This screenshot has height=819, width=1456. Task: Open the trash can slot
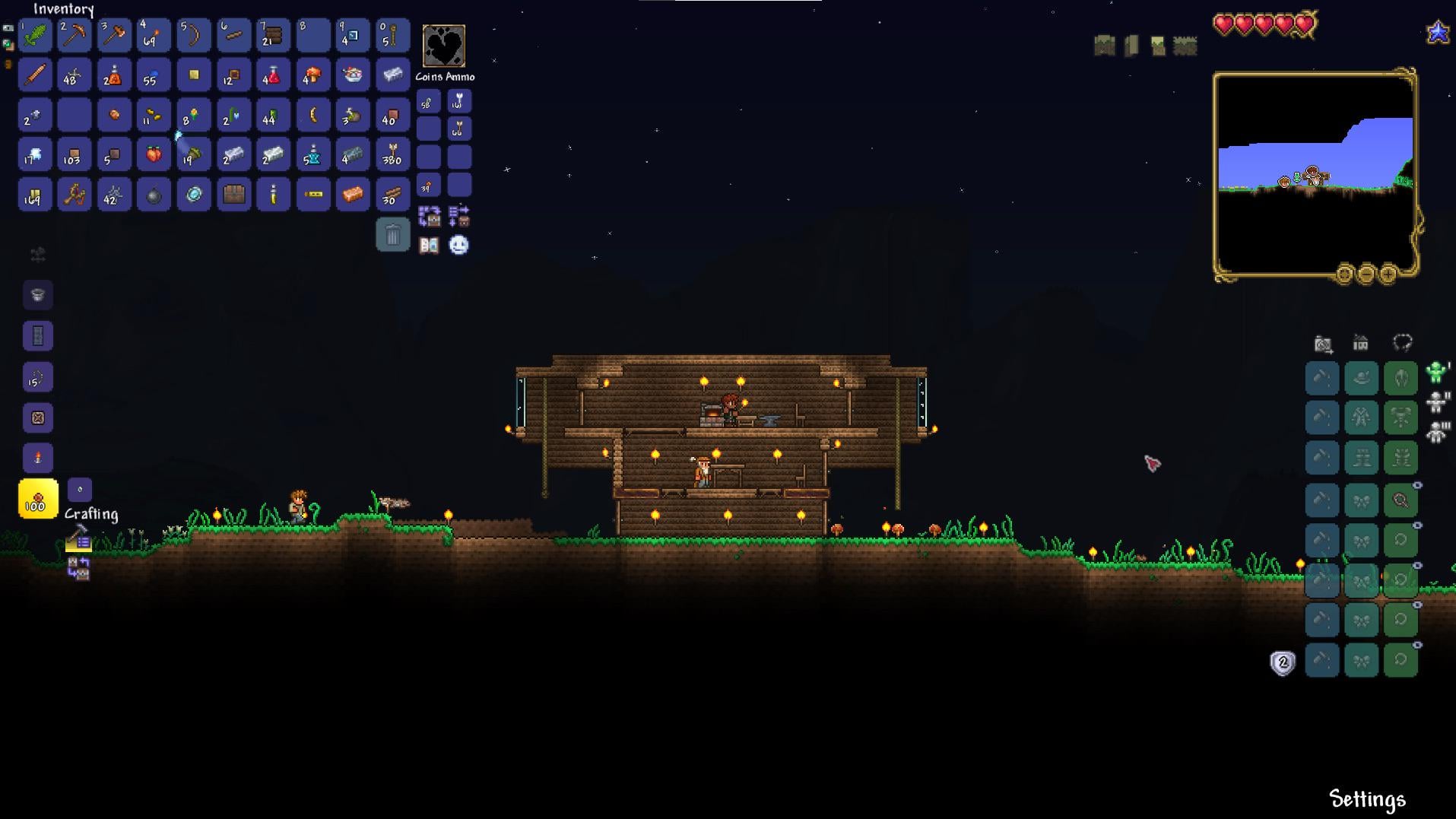pos(392,235)
